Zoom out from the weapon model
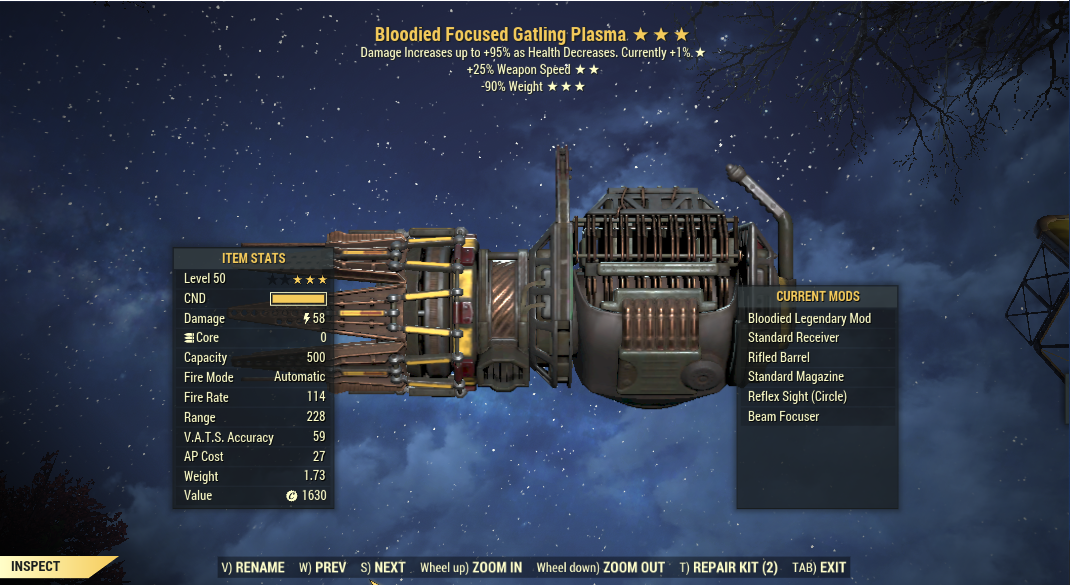Image resolution: width=1070 pixels, height=585 pixels. pyautogui.click(x=600, y=567)
